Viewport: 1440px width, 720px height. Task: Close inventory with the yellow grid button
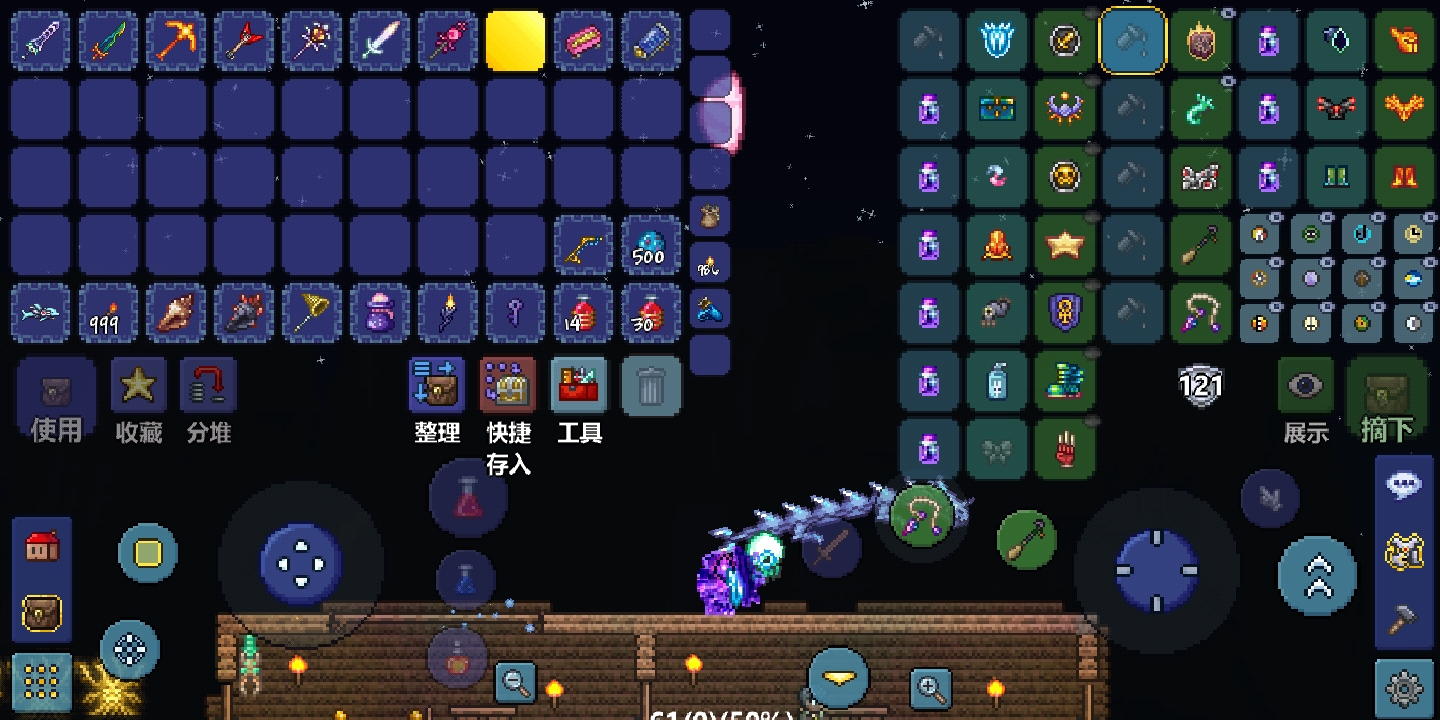tap(42, 682)
